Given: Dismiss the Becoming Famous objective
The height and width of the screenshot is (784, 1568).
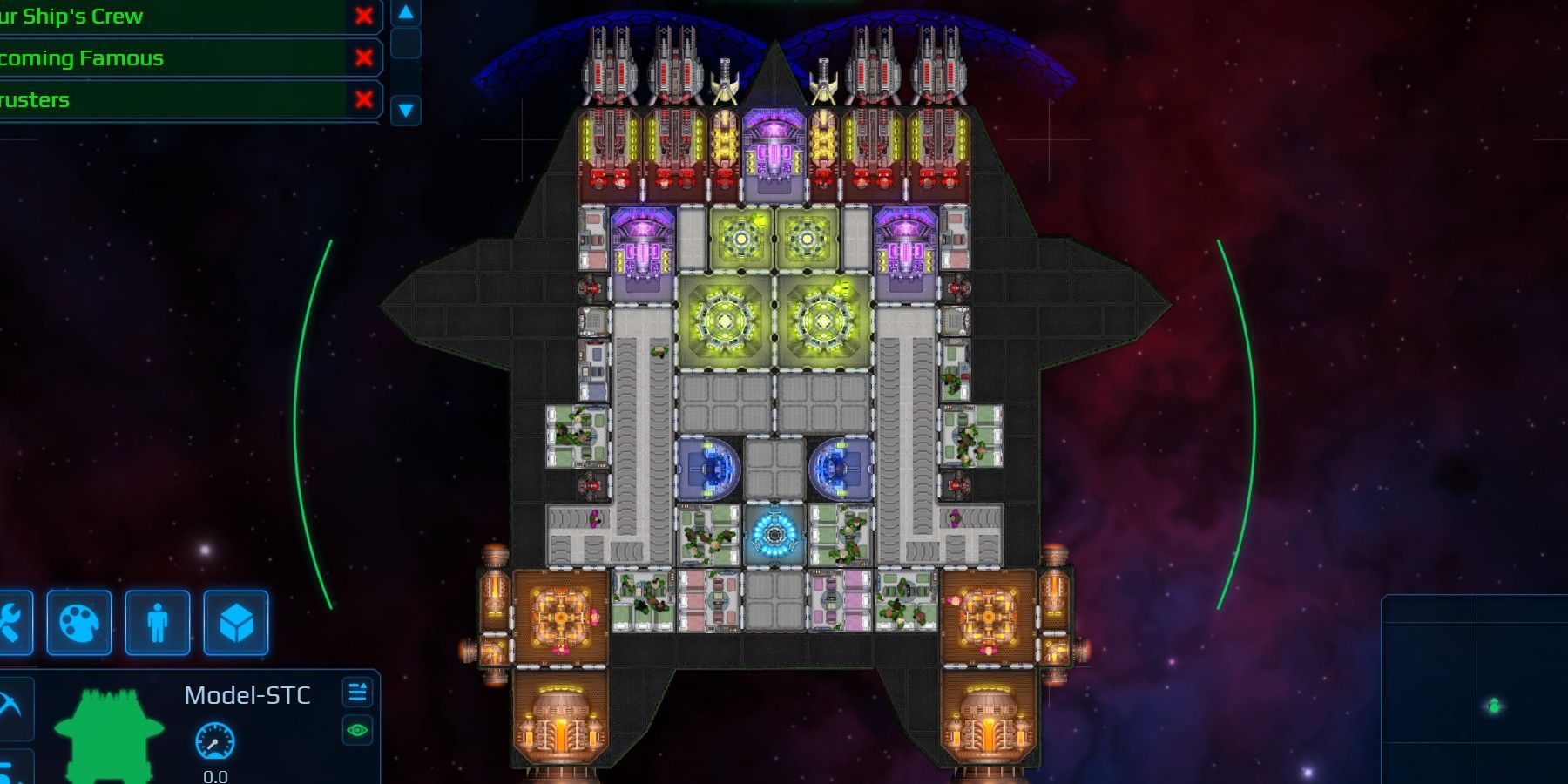Looking at the screenshot, I should pyautogui.click(x=362, y=57).
